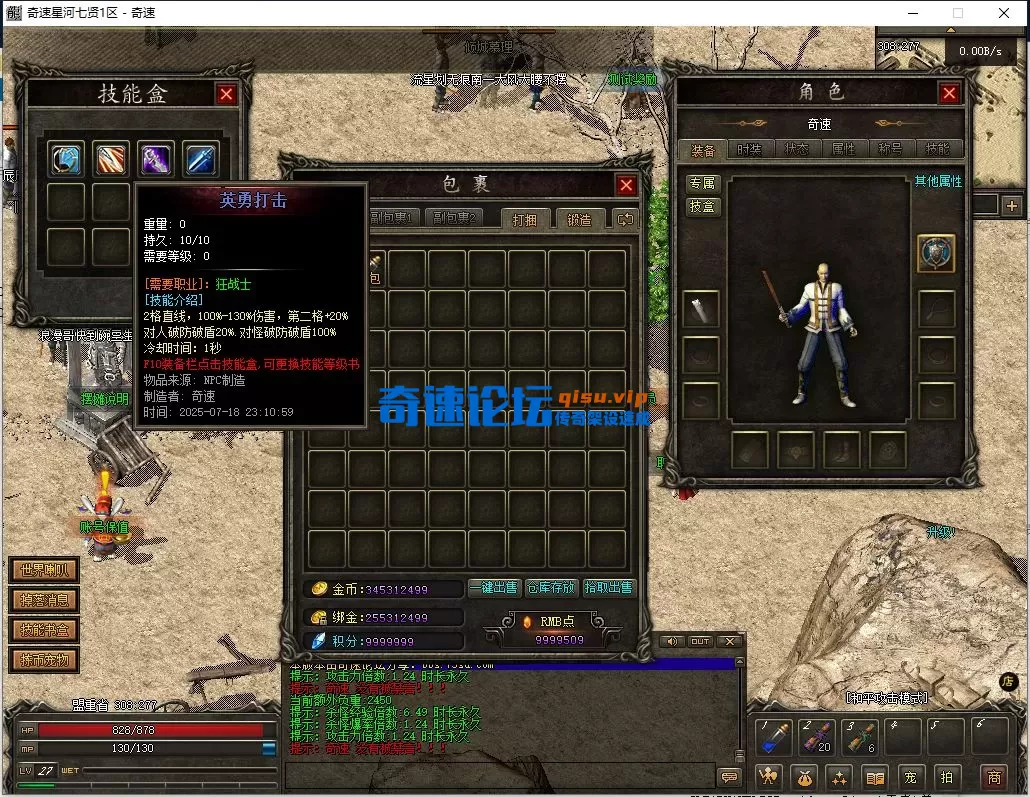Maximize the game window
Screen dimensions: 1030x797
[x=958, y=13]
